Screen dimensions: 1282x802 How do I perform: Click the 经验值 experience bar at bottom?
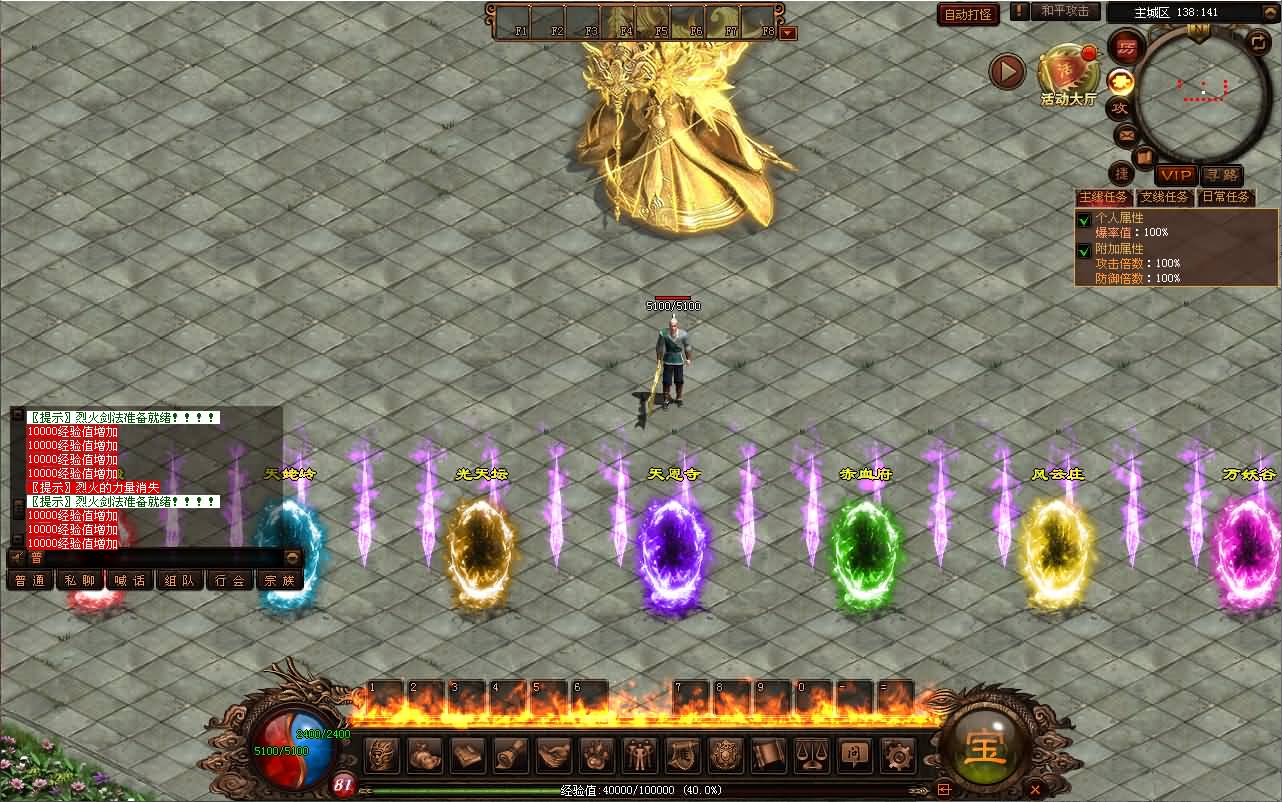point(640,789)
